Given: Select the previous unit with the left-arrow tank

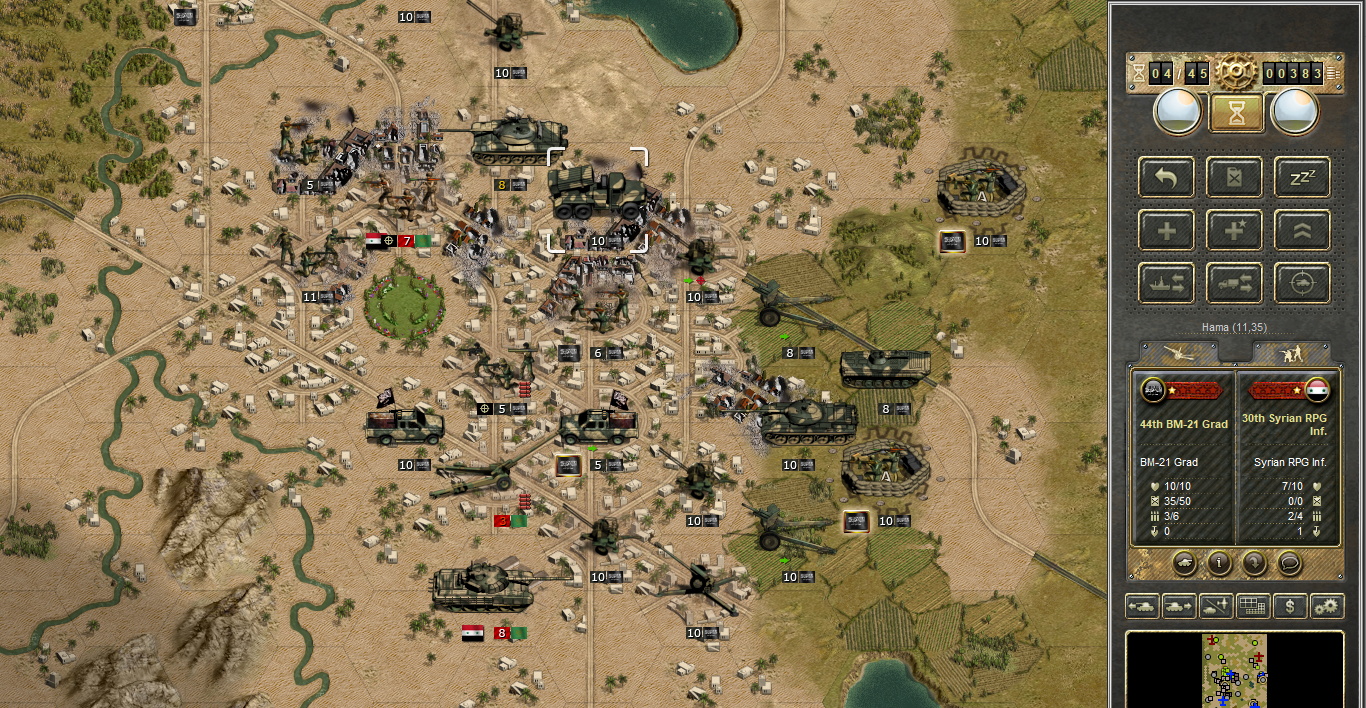Looking at the screenshot, I should [1142, 606].
